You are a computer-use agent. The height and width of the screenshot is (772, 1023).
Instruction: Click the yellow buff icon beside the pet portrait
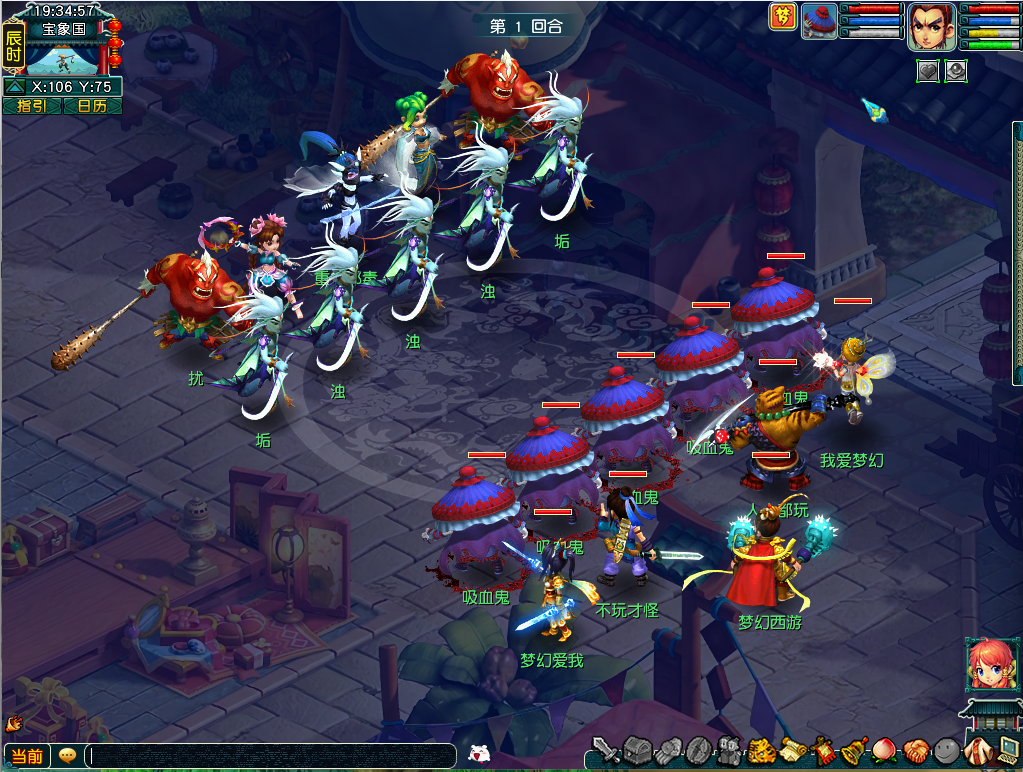[782, 17]
